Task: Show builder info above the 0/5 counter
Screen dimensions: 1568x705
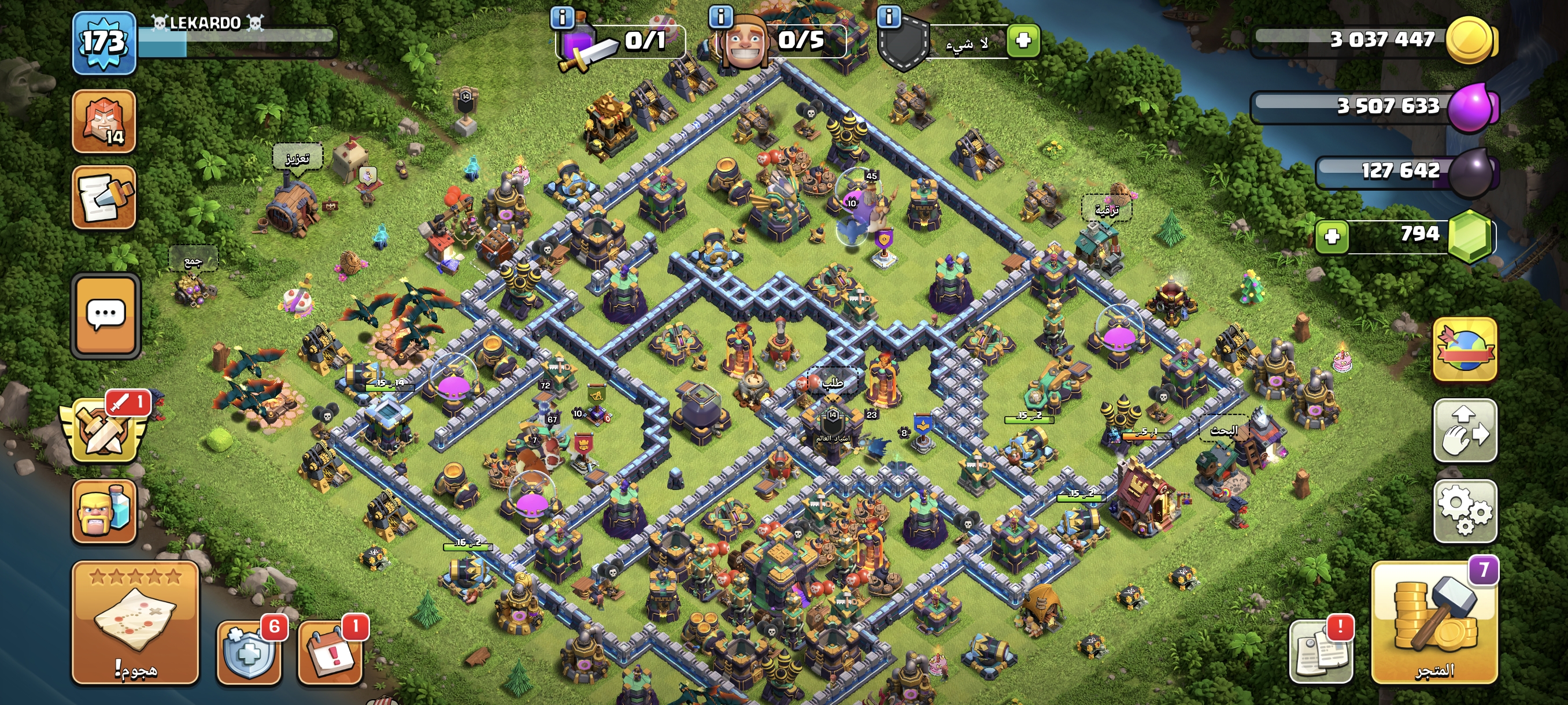Action: tap(721, 16)
